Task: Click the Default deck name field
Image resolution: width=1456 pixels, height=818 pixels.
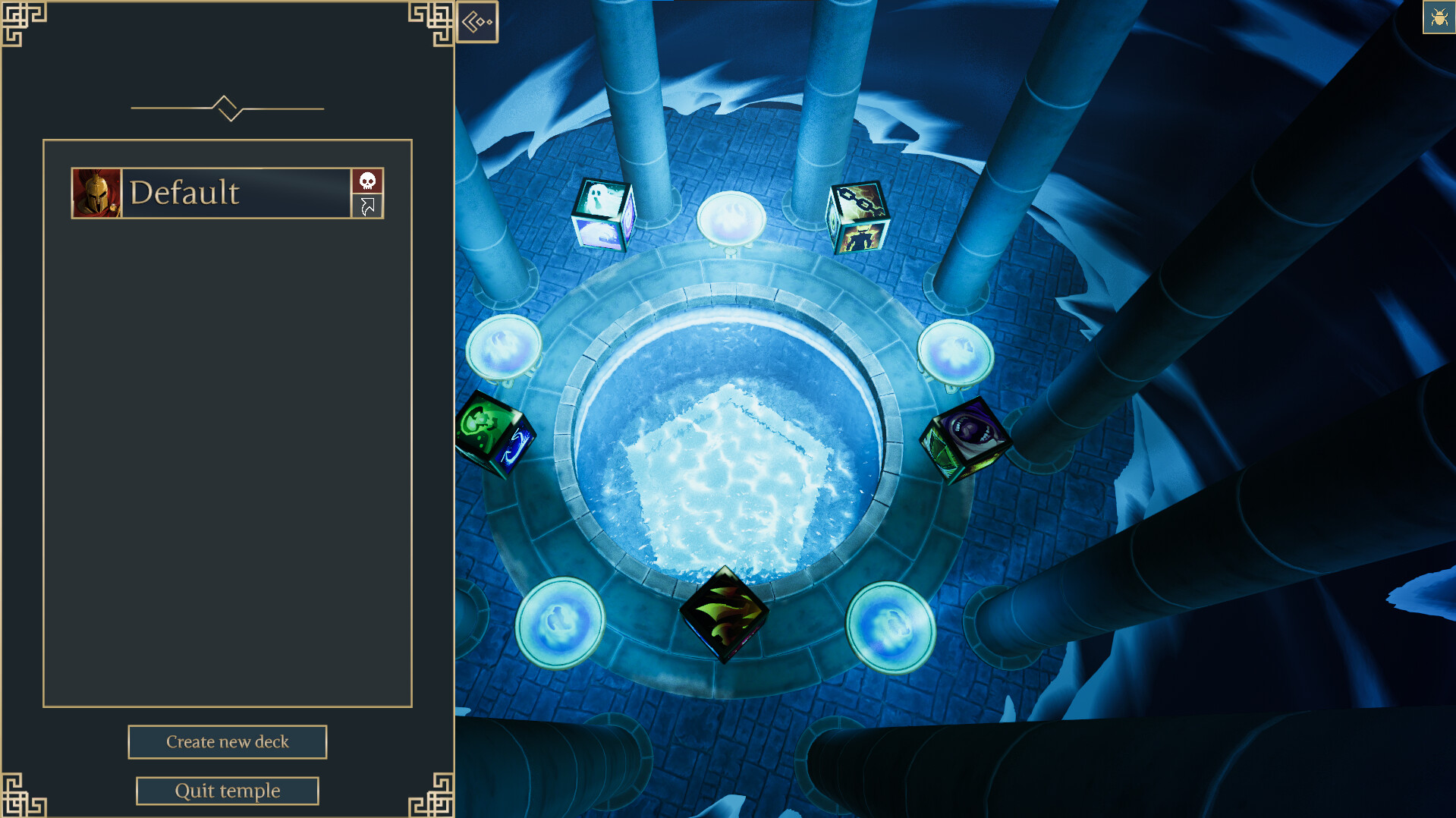Action: [x=228, y=193]
